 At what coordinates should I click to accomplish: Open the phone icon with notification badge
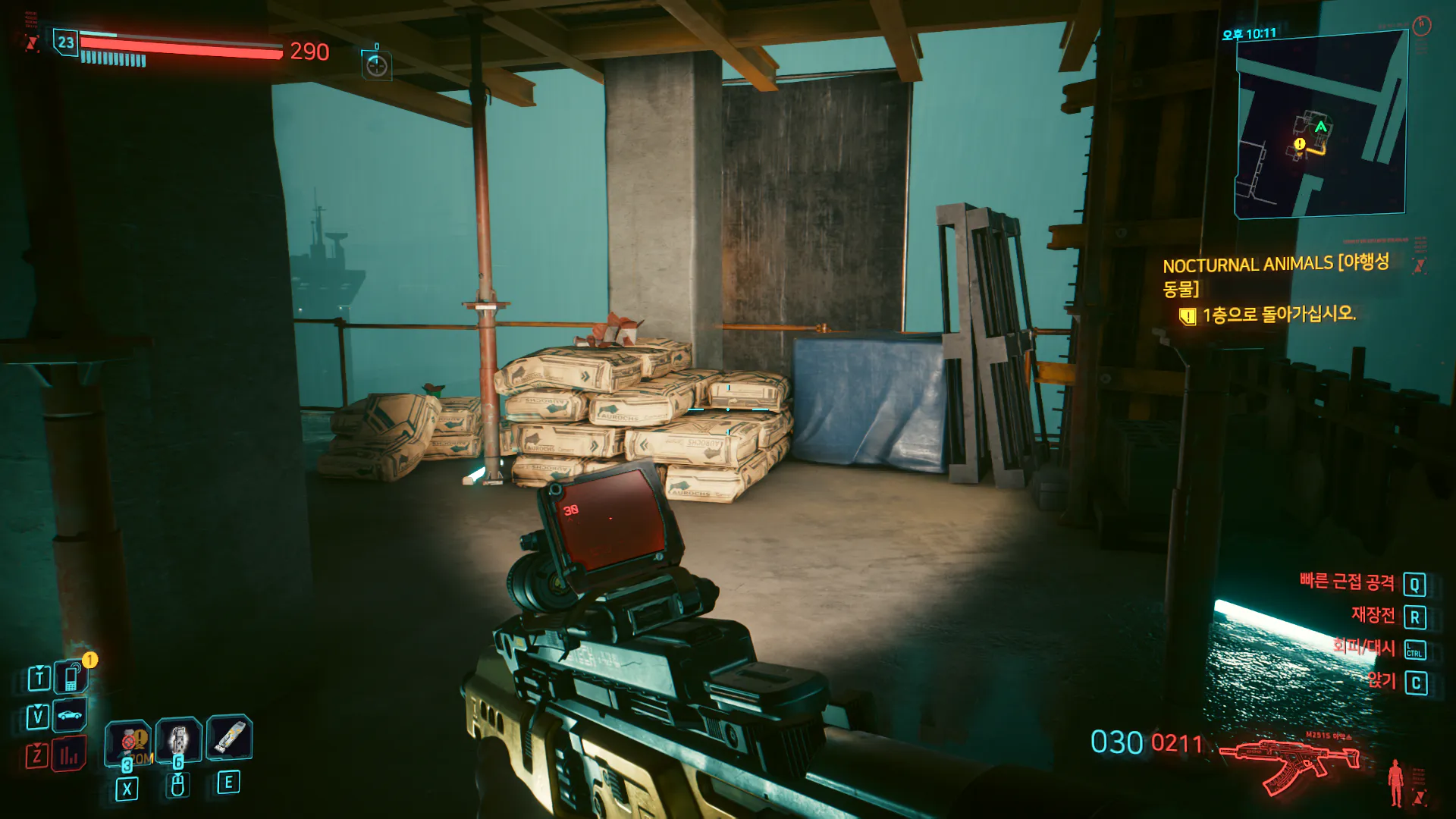(72, 676)
